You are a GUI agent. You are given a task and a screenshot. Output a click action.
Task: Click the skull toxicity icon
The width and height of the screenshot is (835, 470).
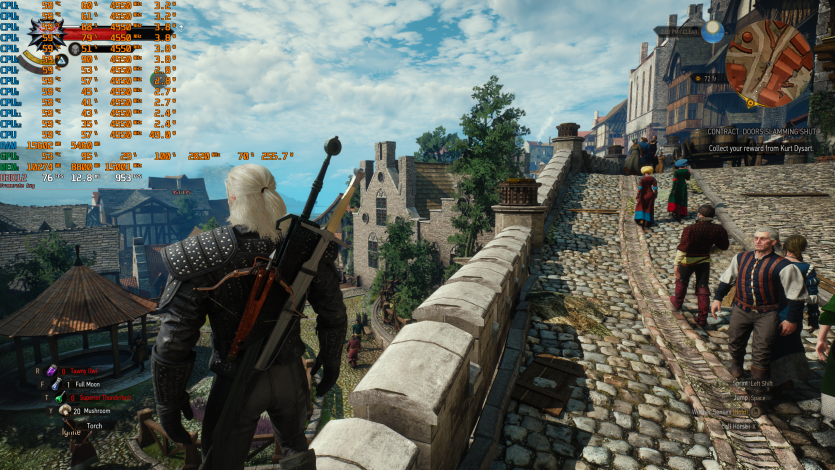(75, 47)
